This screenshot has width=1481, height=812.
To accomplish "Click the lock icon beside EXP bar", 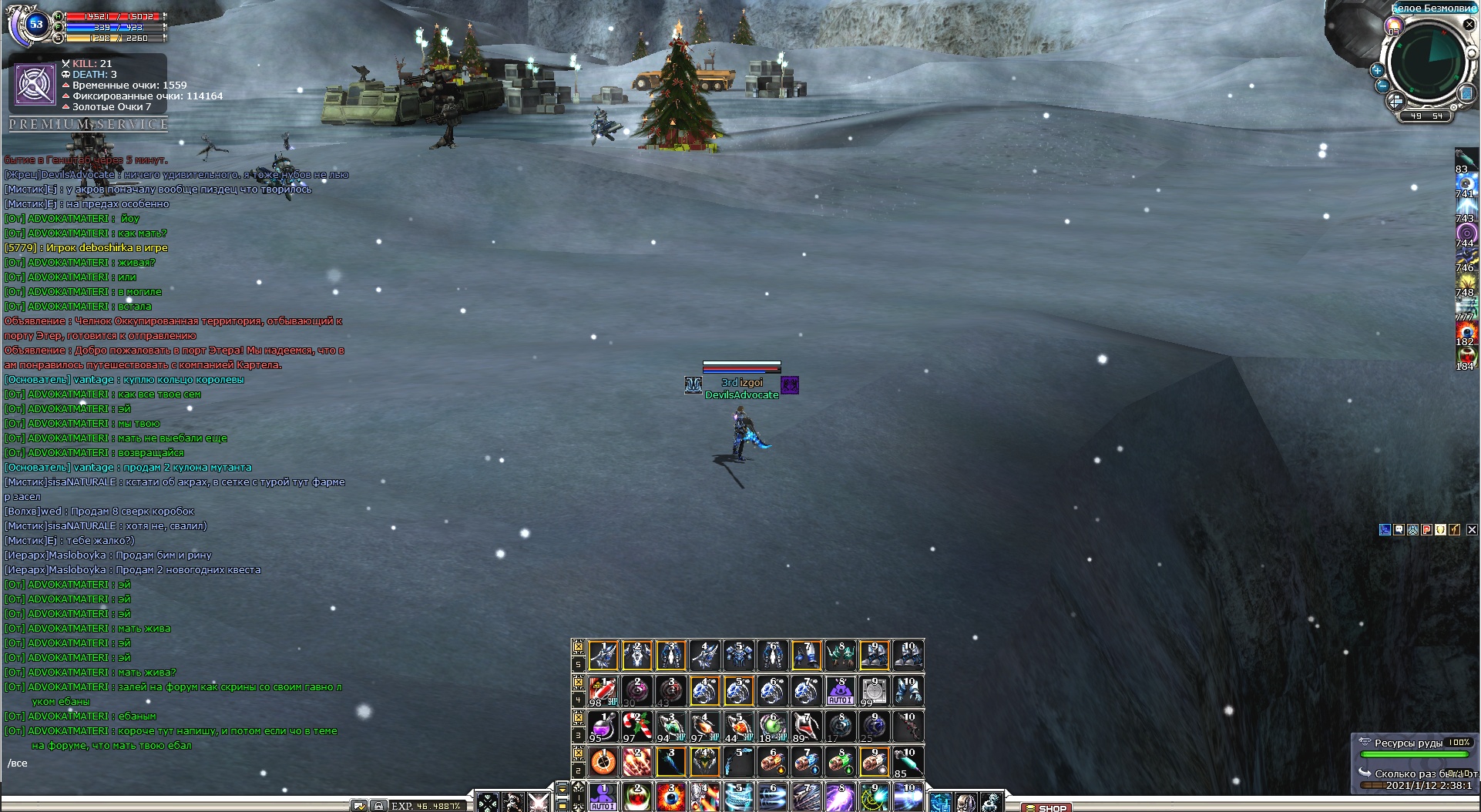I will (x=378, y=806).
